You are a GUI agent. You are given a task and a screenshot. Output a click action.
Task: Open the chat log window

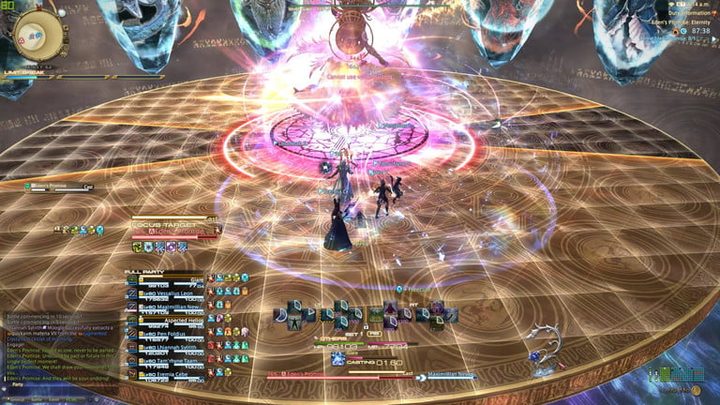click(x=60, y=350)
